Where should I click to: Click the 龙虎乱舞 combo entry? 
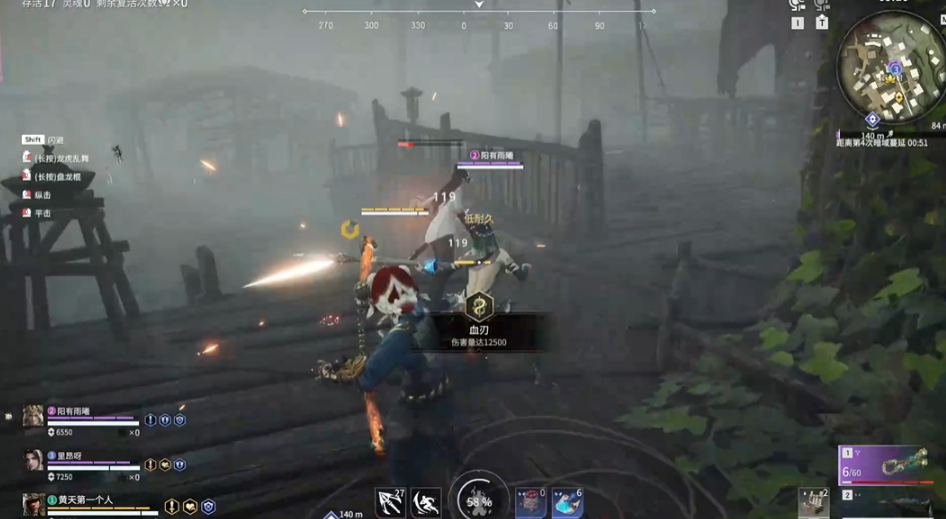pos(60,158)
